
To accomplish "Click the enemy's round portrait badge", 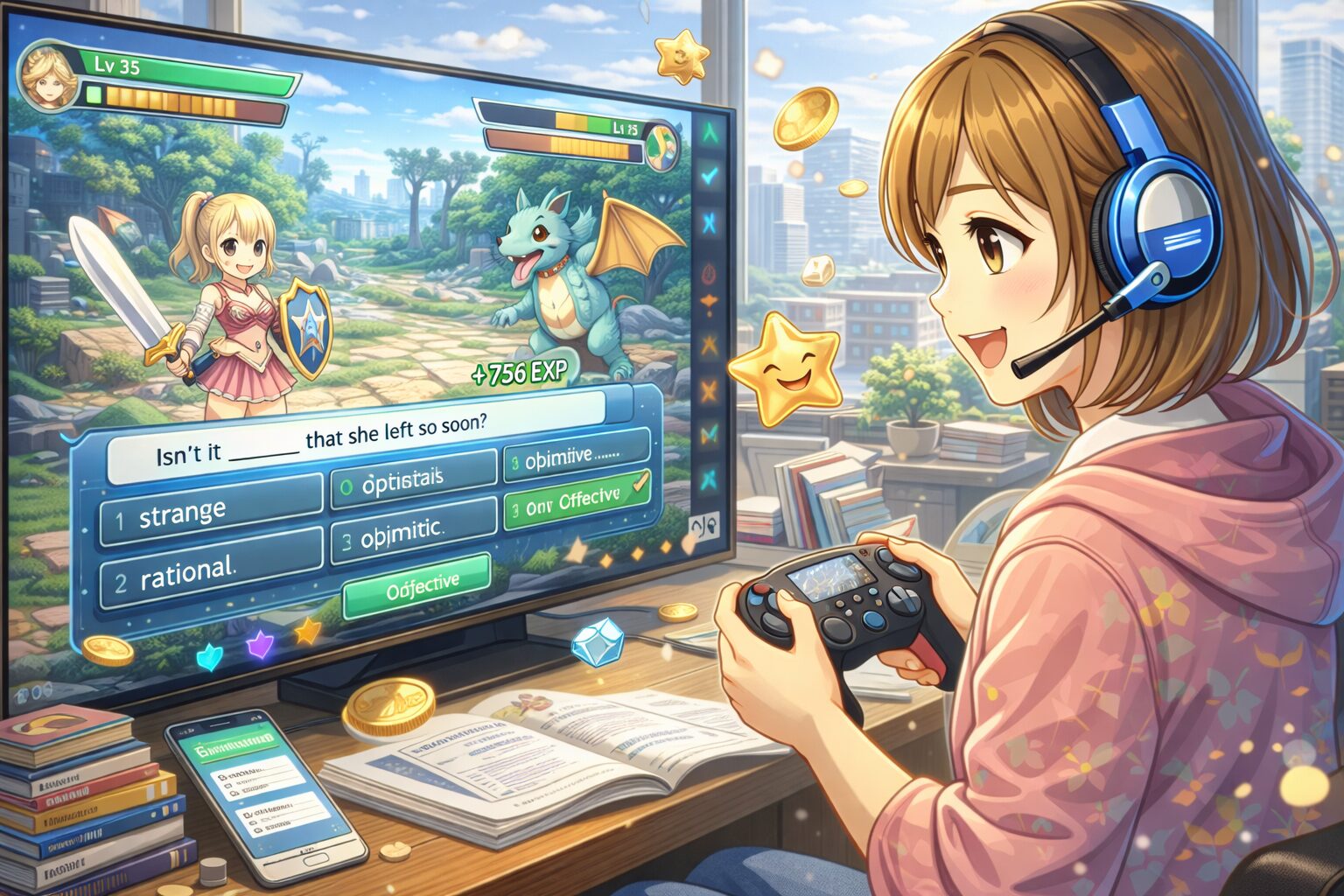I will [x=662, y=146].
